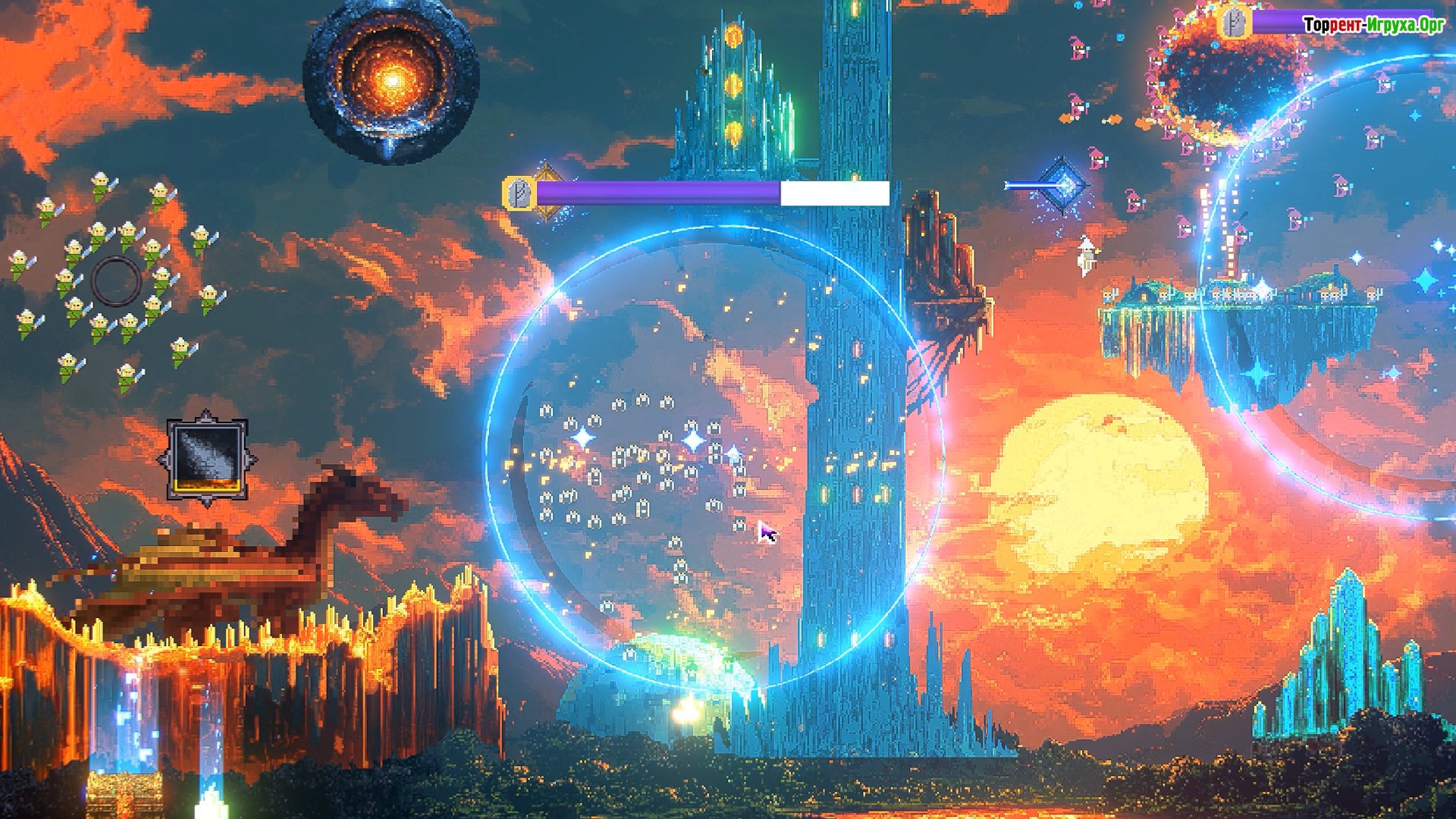The height and width of the screenshot is (819, 1456).
Task: Click the Торрент-Игруха.Орг watermark link
Action: point(1373,25)
